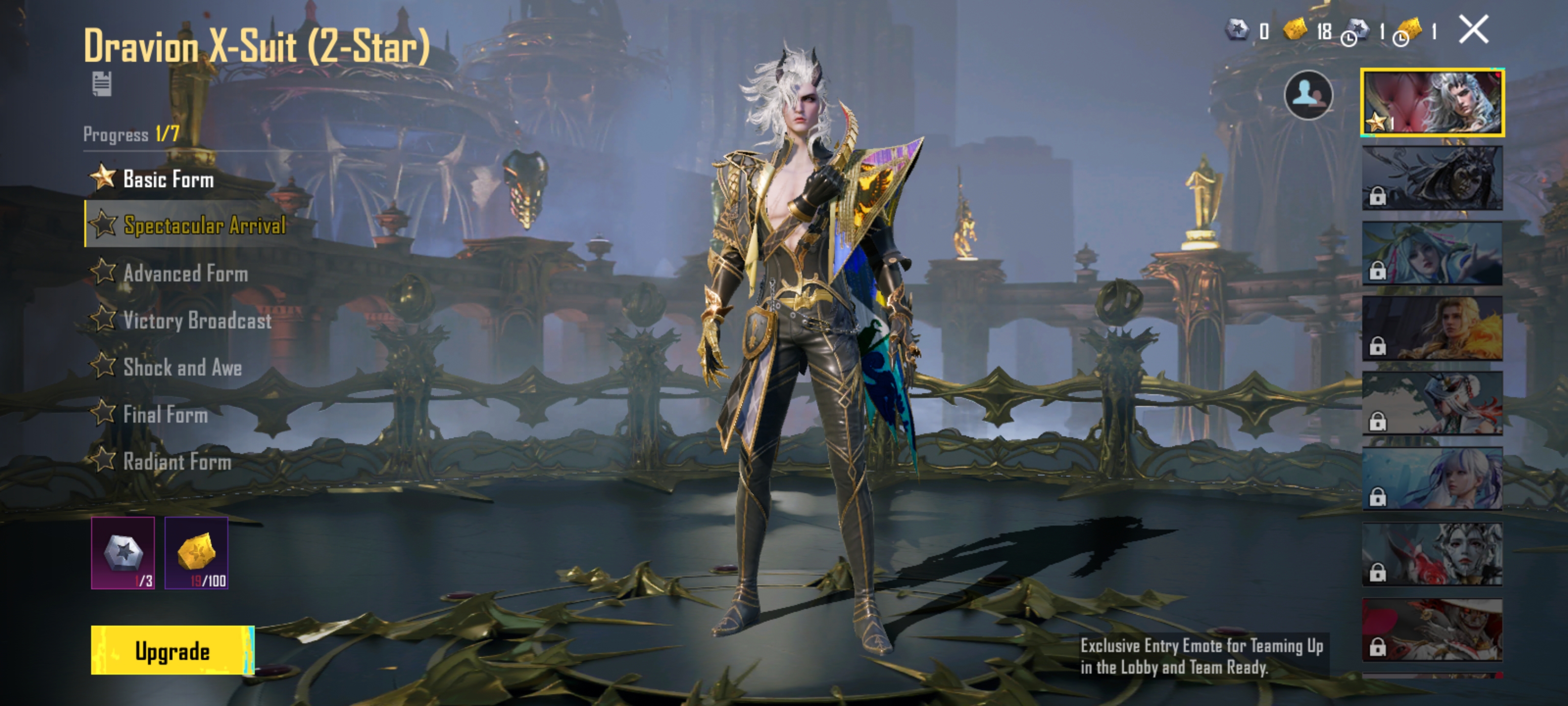Screen dimensions: 1568x706
Task: View the Radiant Form stage
Action: pyautogui.click(x=176, y=462)
